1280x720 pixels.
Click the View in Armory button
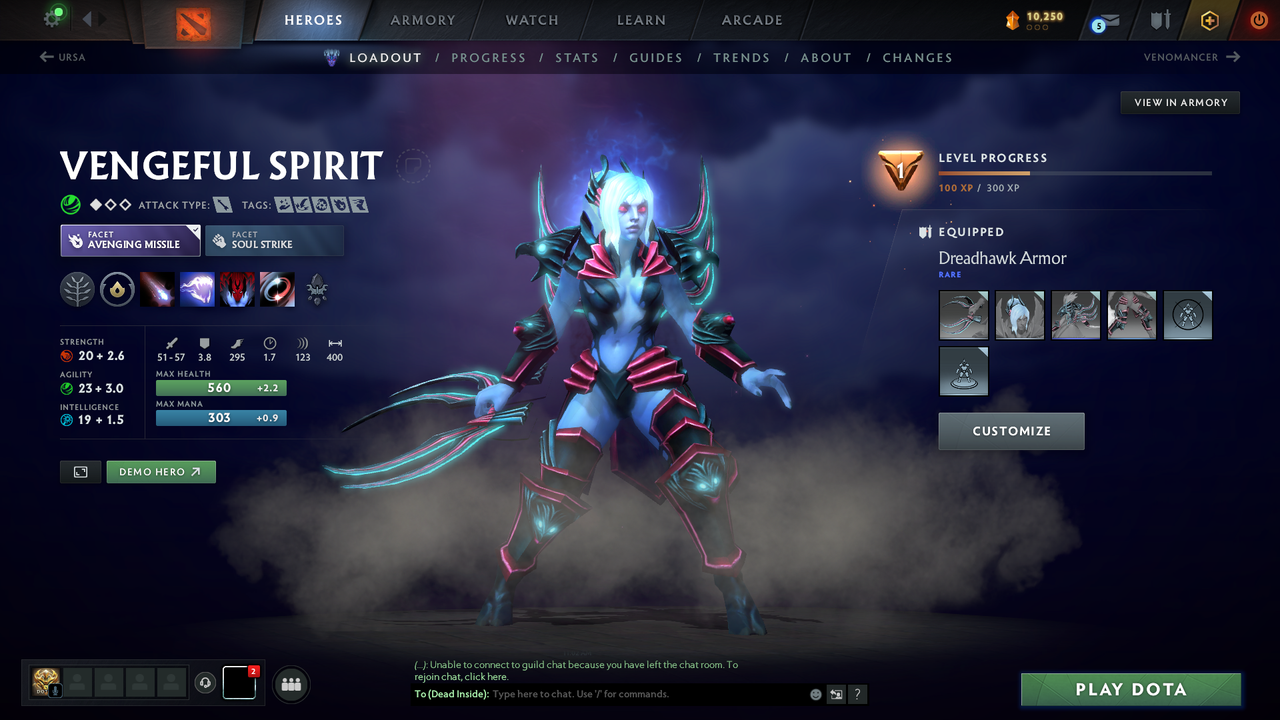1179,102
